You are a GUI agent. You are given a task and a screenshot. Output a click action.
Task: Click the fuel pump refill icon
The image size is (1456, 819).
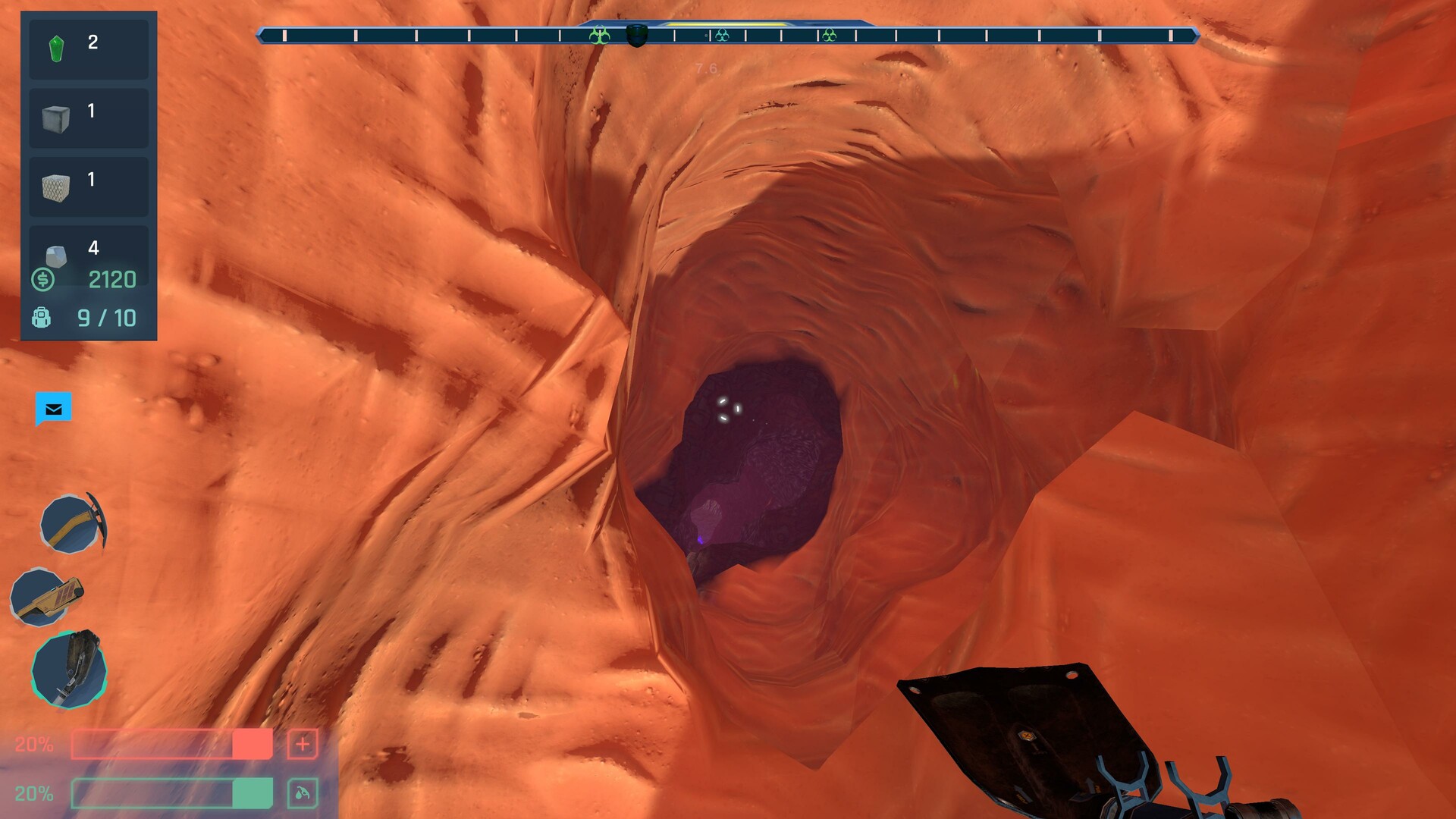click(302, 791)
